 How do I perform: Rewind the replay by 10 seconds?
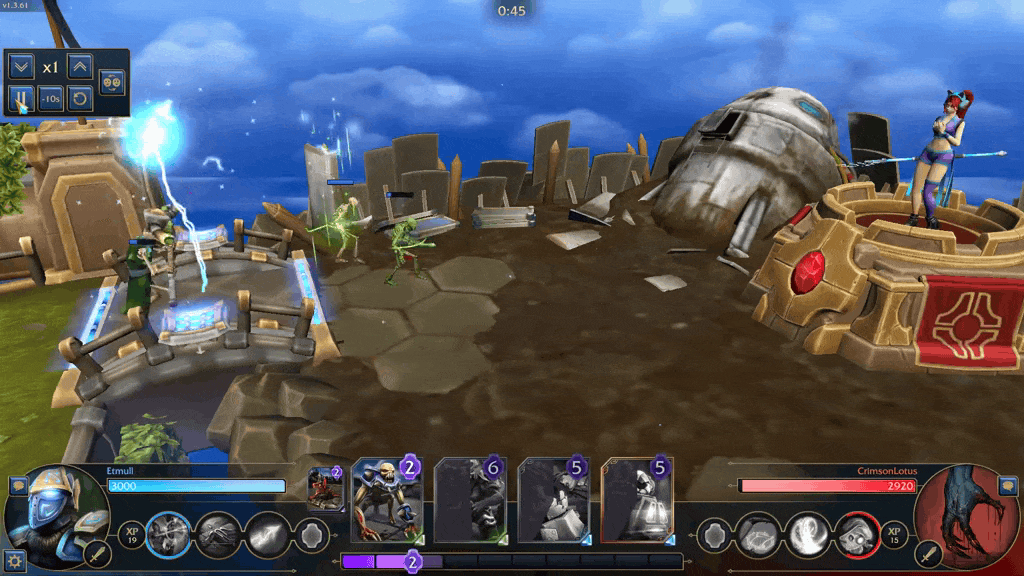tap(50, 98)
